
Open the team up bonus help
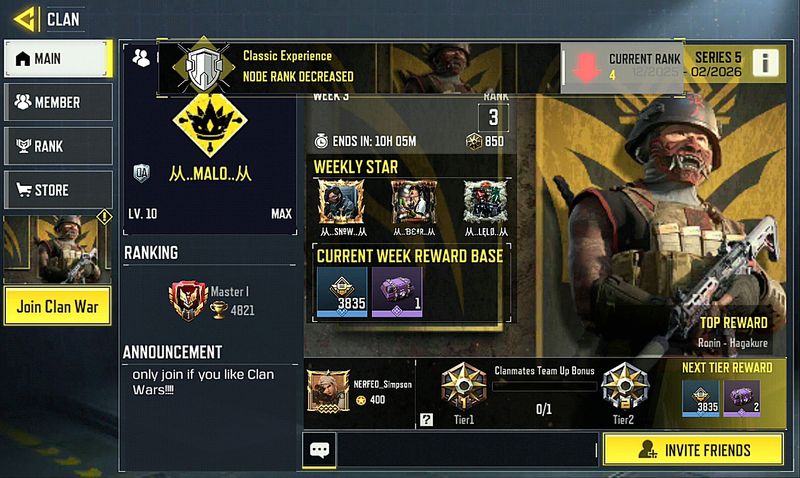[x=427, y=420]
